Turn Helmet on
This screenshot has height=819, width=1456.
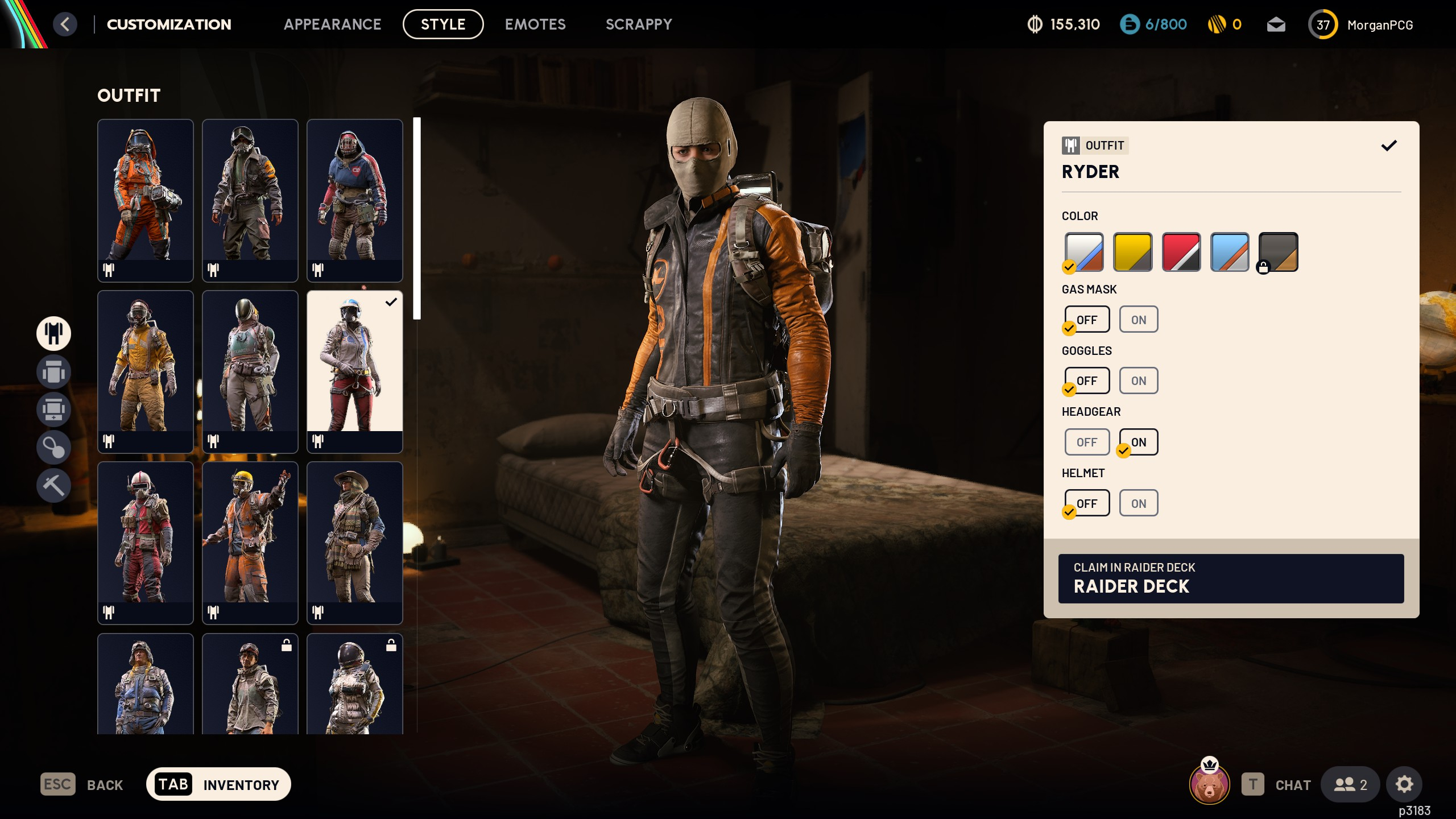coord(1138,503)
